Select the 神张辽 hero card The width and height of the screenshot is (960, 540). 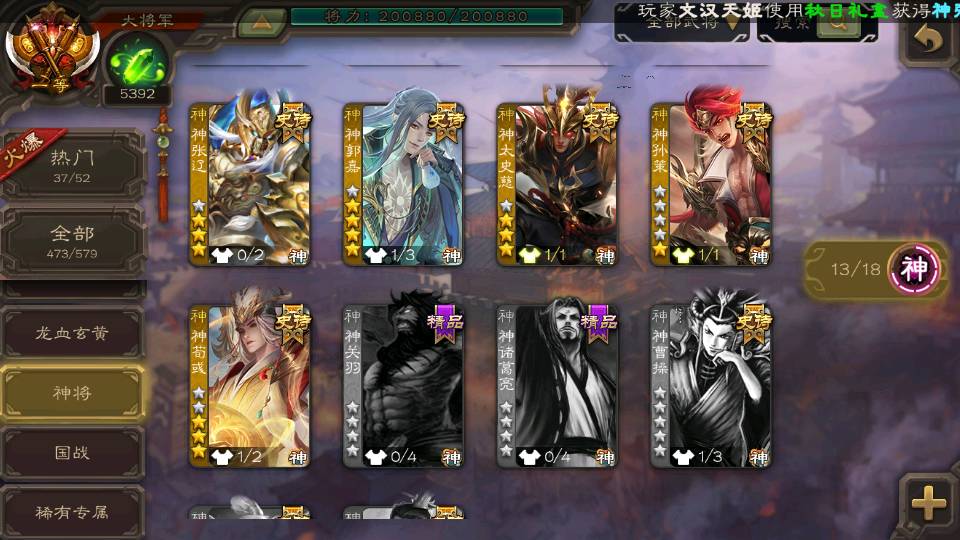(250, 184)
